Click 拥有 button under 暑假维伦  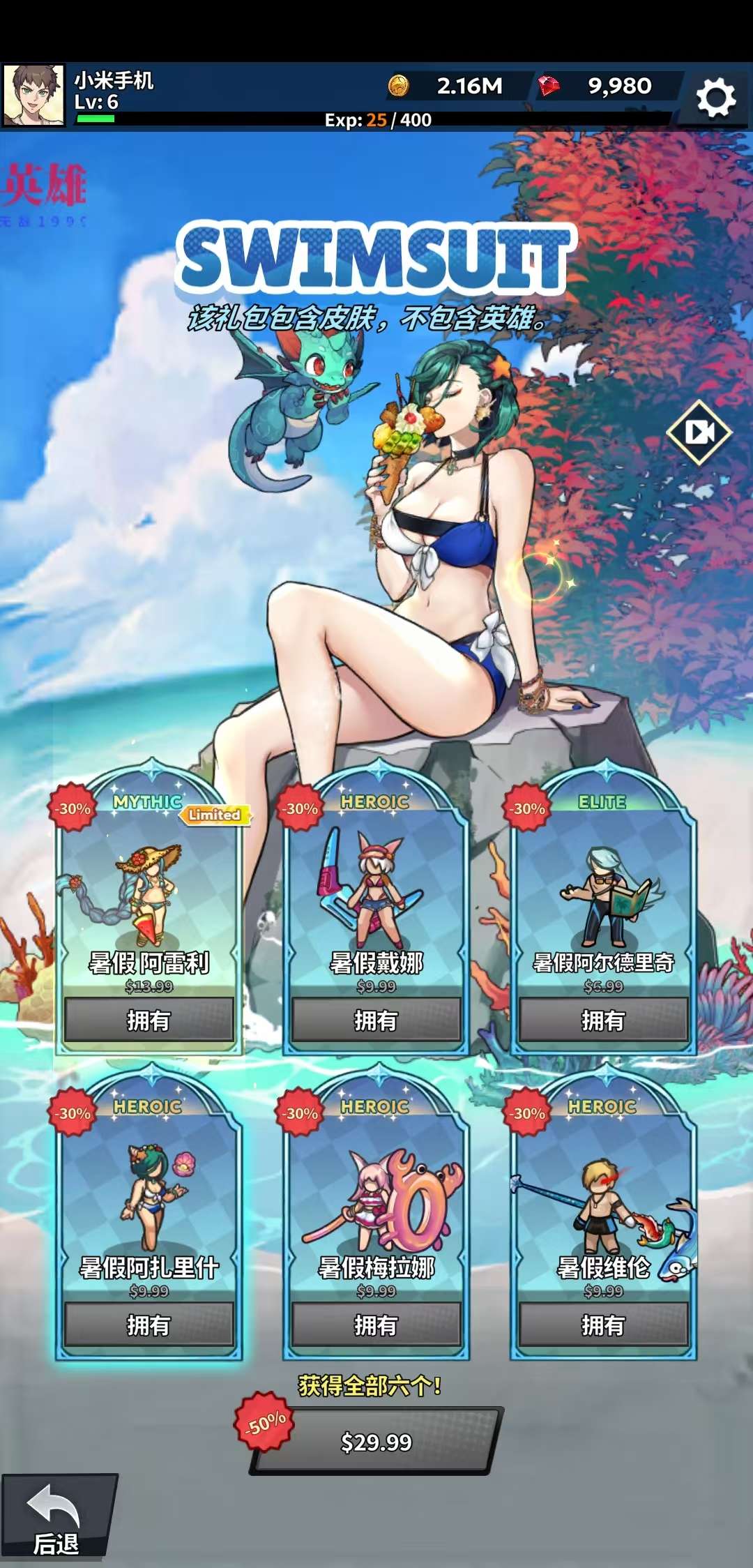pyautogui.click(x=603, y=1325)
